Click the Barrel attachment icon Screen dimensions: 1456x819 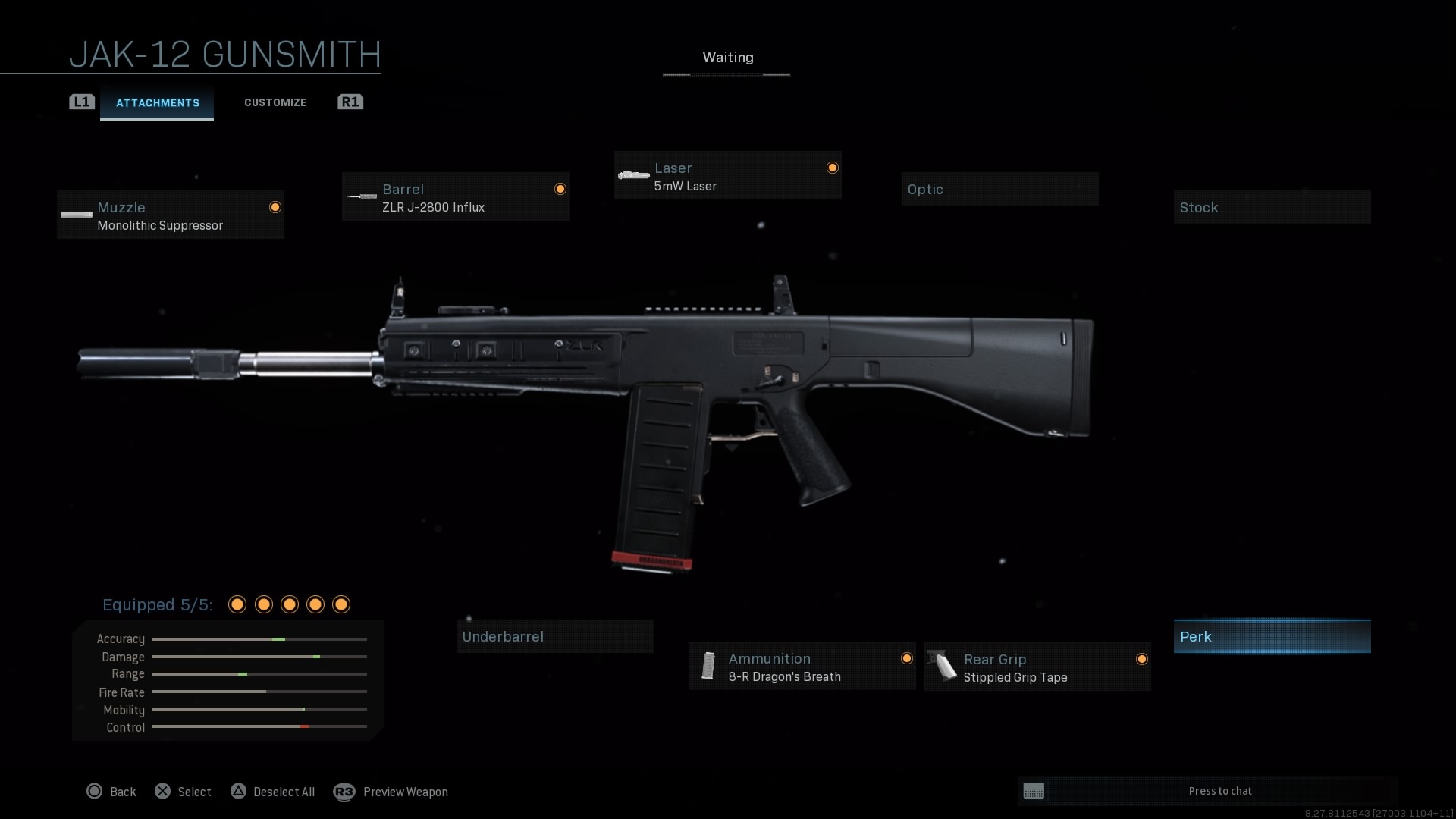[x=362, y=197]
